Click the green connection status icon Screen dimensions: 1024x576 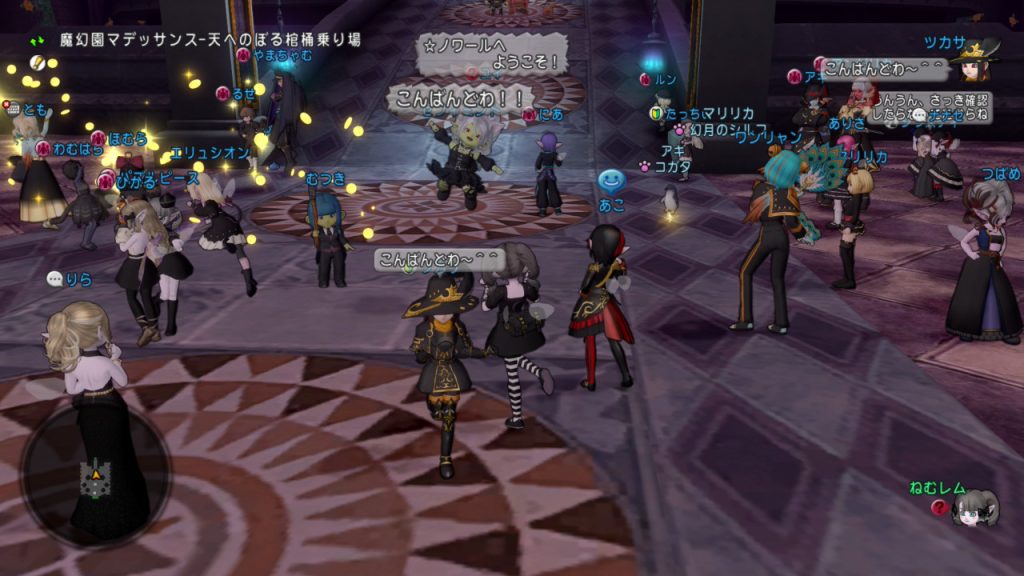coord(38,40)
